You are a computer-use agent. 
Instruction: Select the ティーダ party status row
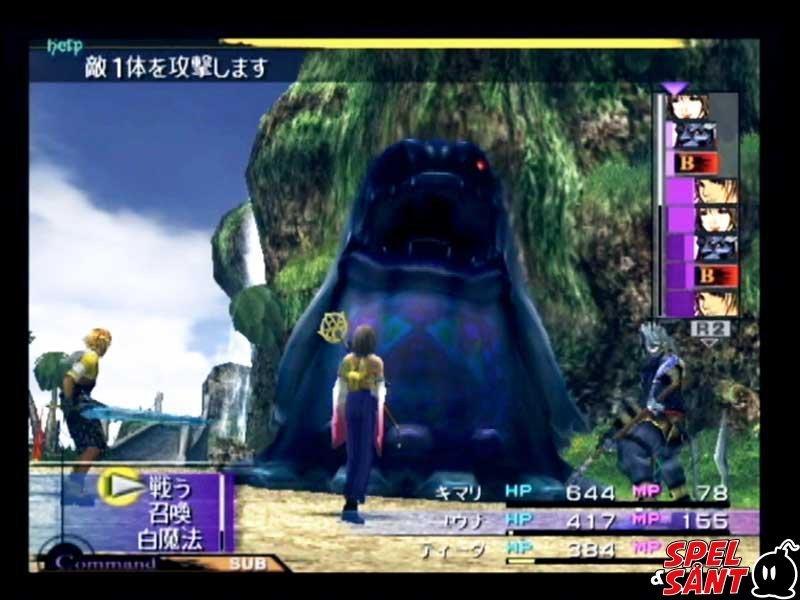(590, 549)
